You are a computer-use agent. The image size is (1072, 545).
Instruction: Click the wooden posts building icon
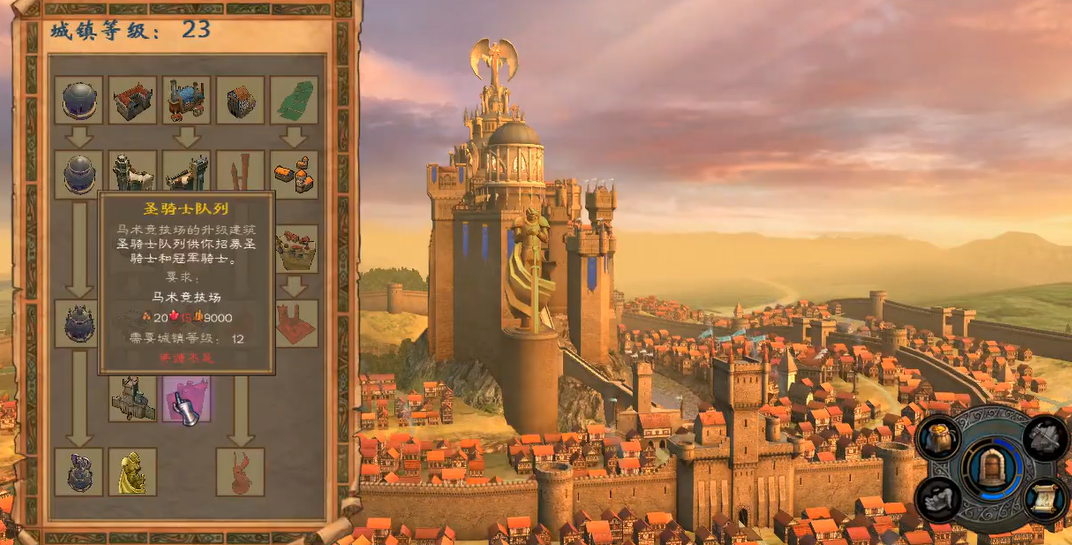(241, 172)
